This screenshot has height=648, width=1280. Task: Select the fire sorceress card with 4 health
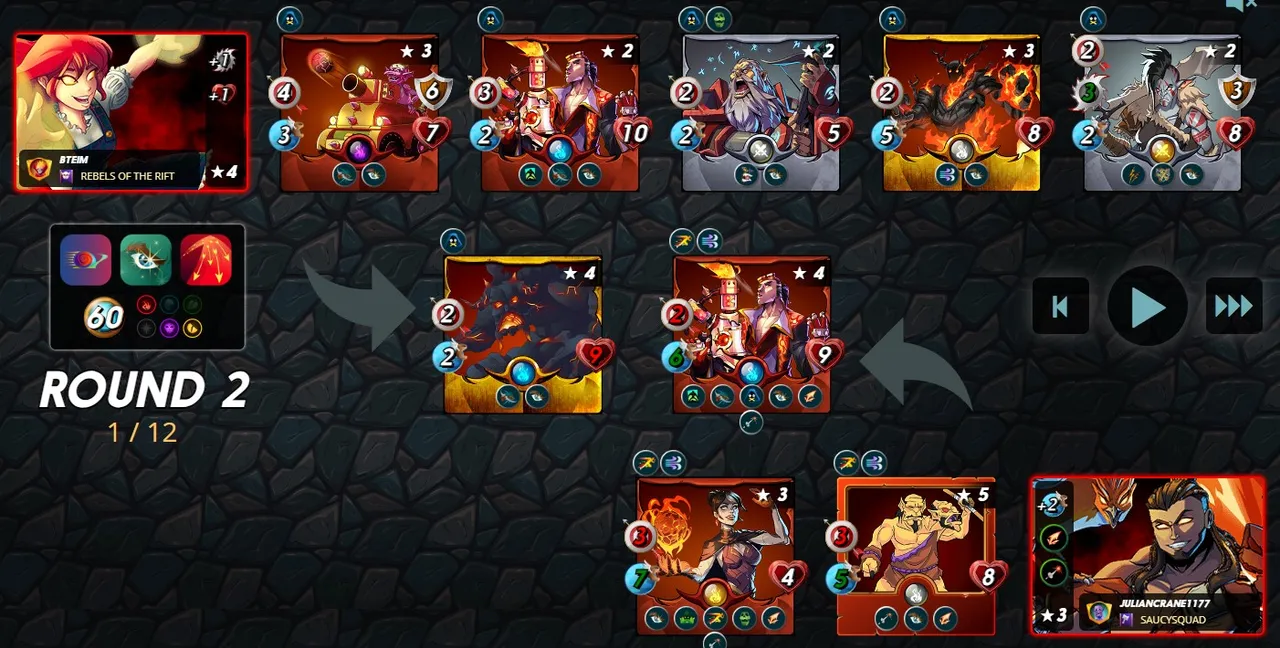pyautogui.click(x=715, y=555)
